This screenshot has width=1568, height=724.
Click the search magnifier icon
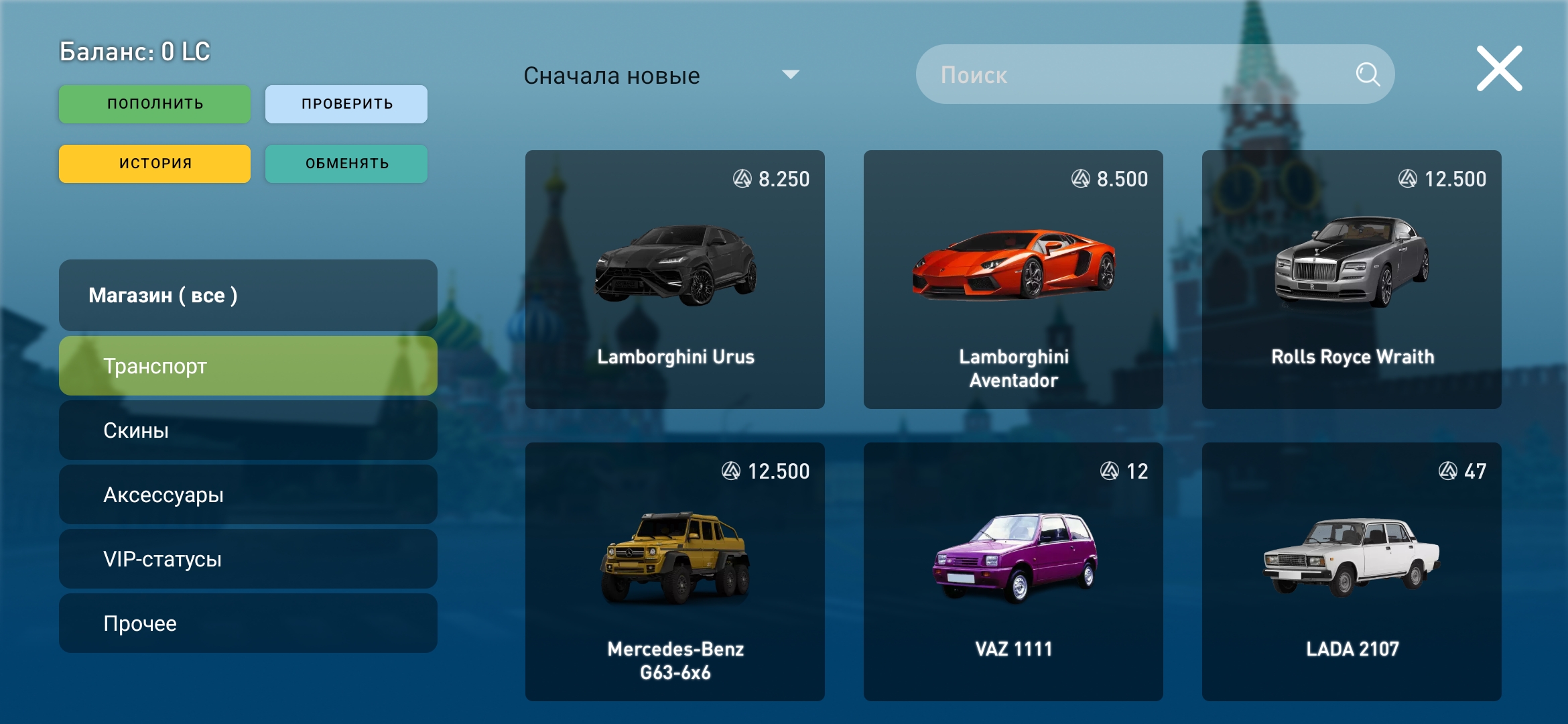1367,74
